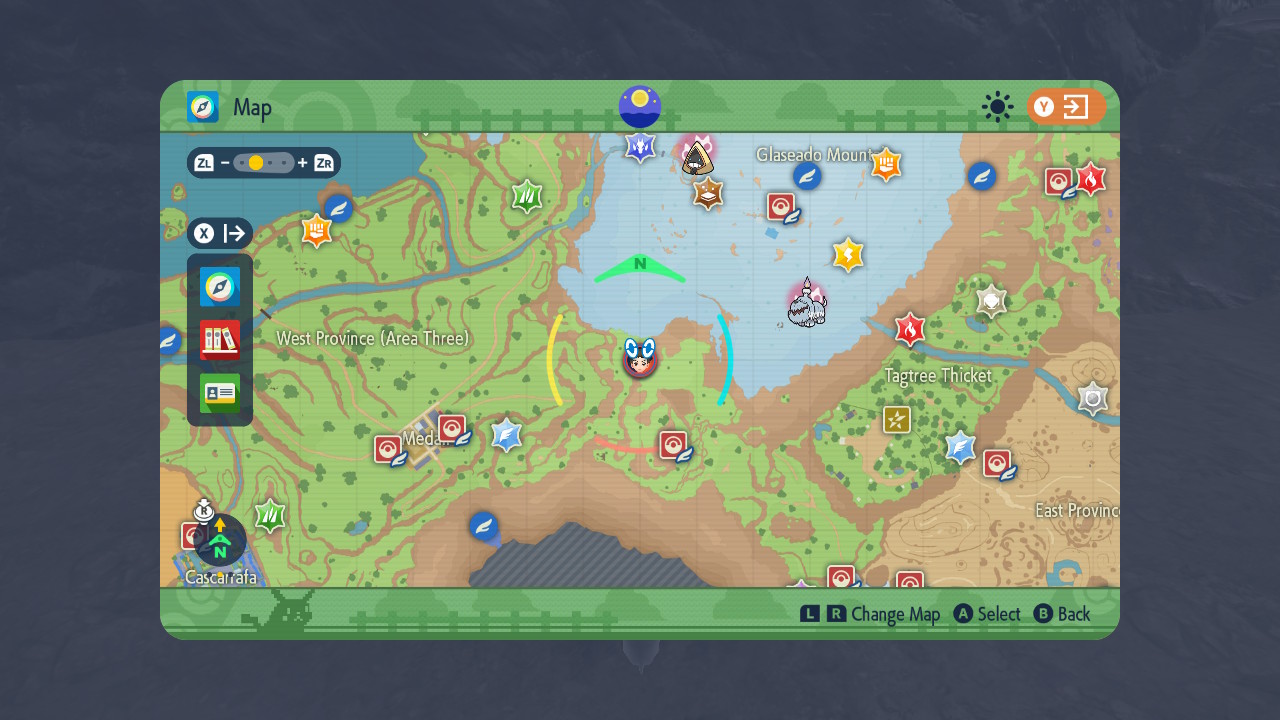
Task: Open the Profile card in the sidebar
Action: click(x=219, y=393)
